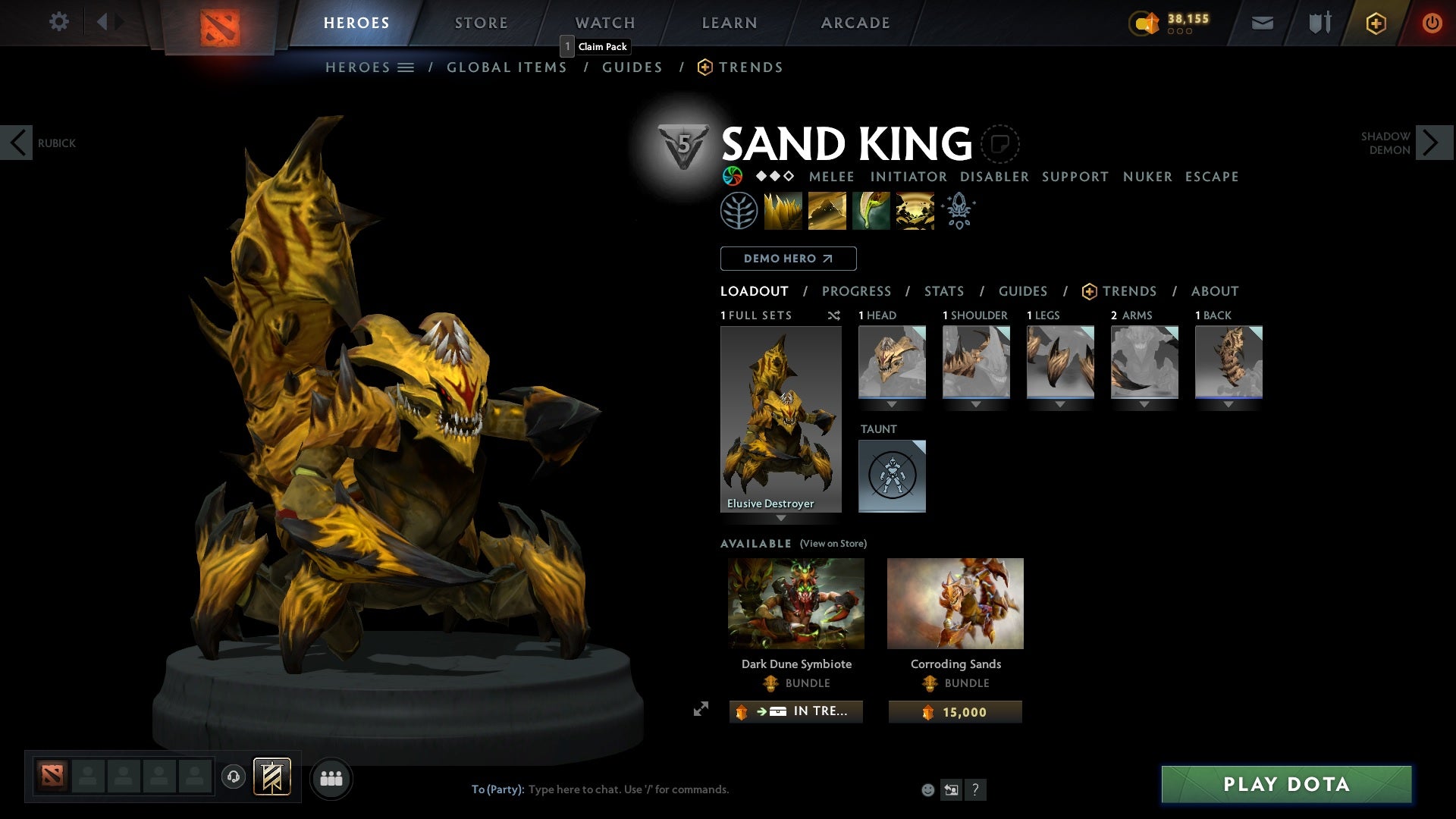The width and height of the screenshot is (1456, 819).
Task: Click the shuffle icon next to Full Sets
Action: point(834,315)
